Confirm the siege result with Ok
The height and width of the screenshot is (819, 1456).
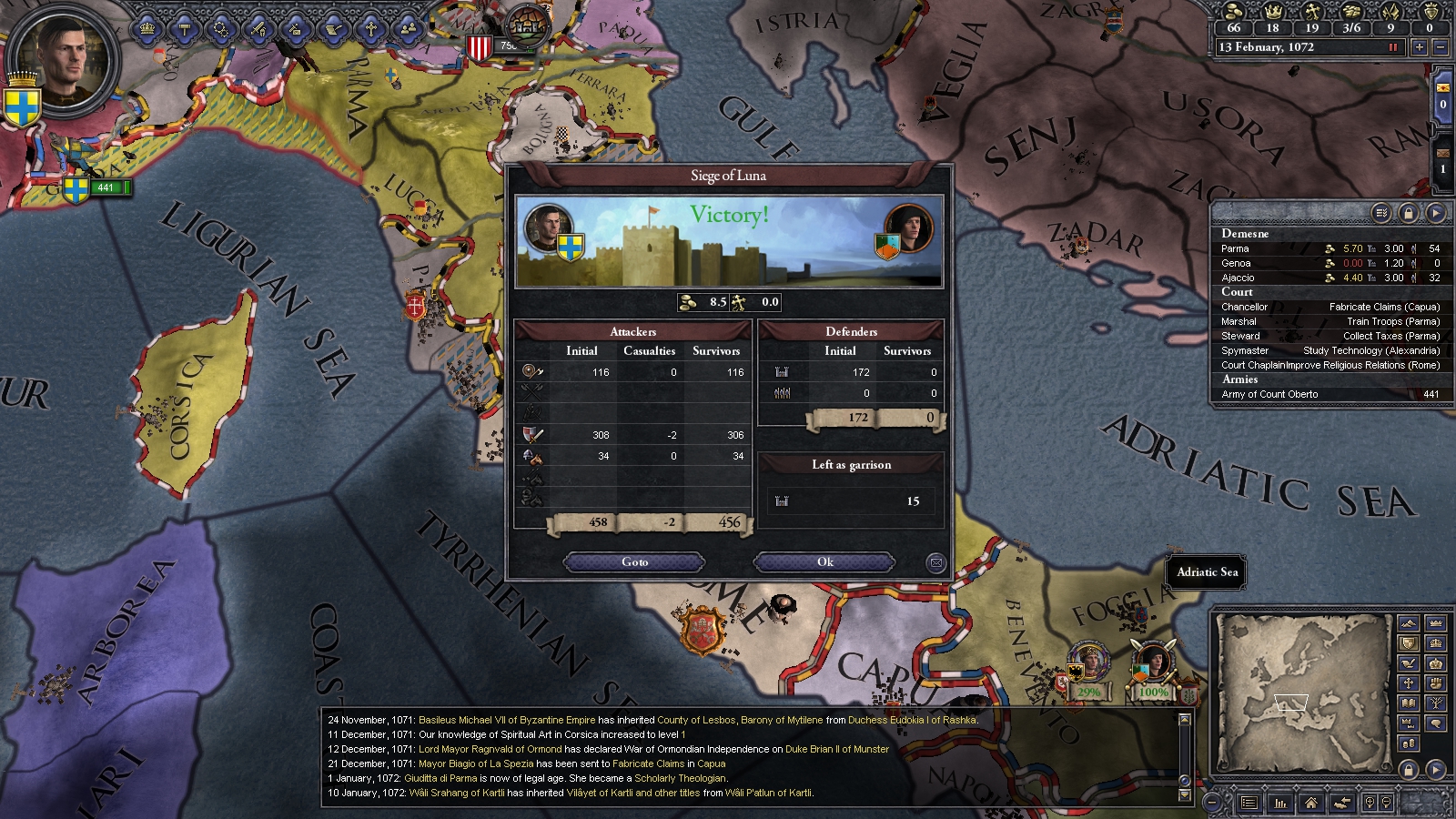click(x=824, y=562)
